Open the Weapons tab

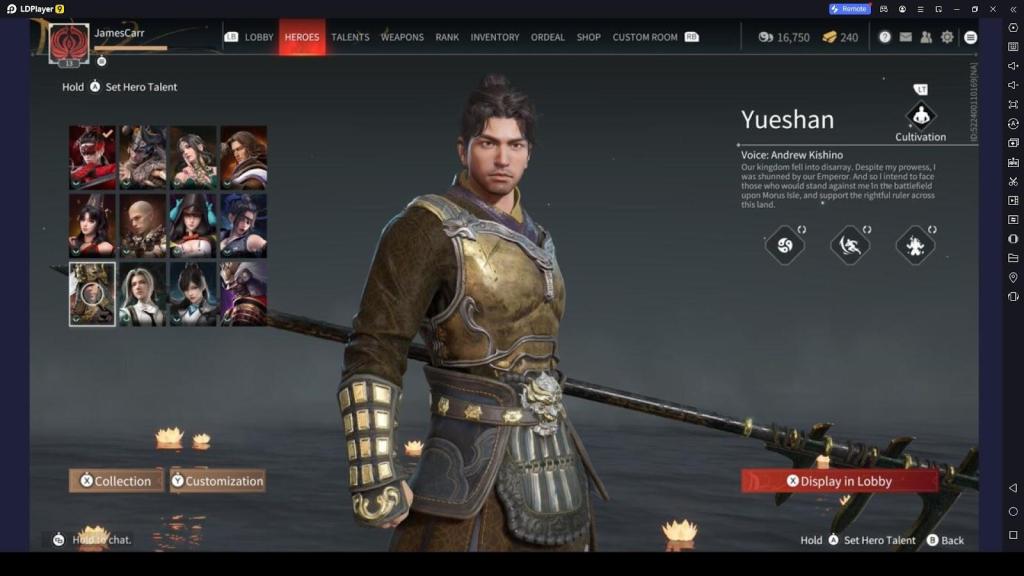[402, 37]
